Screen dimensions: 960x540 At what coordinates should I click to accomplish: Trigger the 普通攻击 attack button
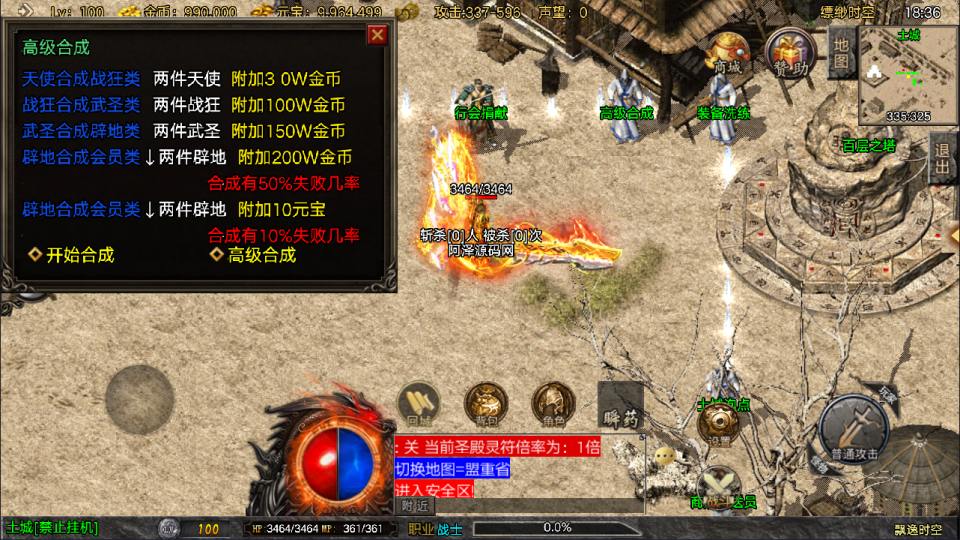tap(853, 428)
